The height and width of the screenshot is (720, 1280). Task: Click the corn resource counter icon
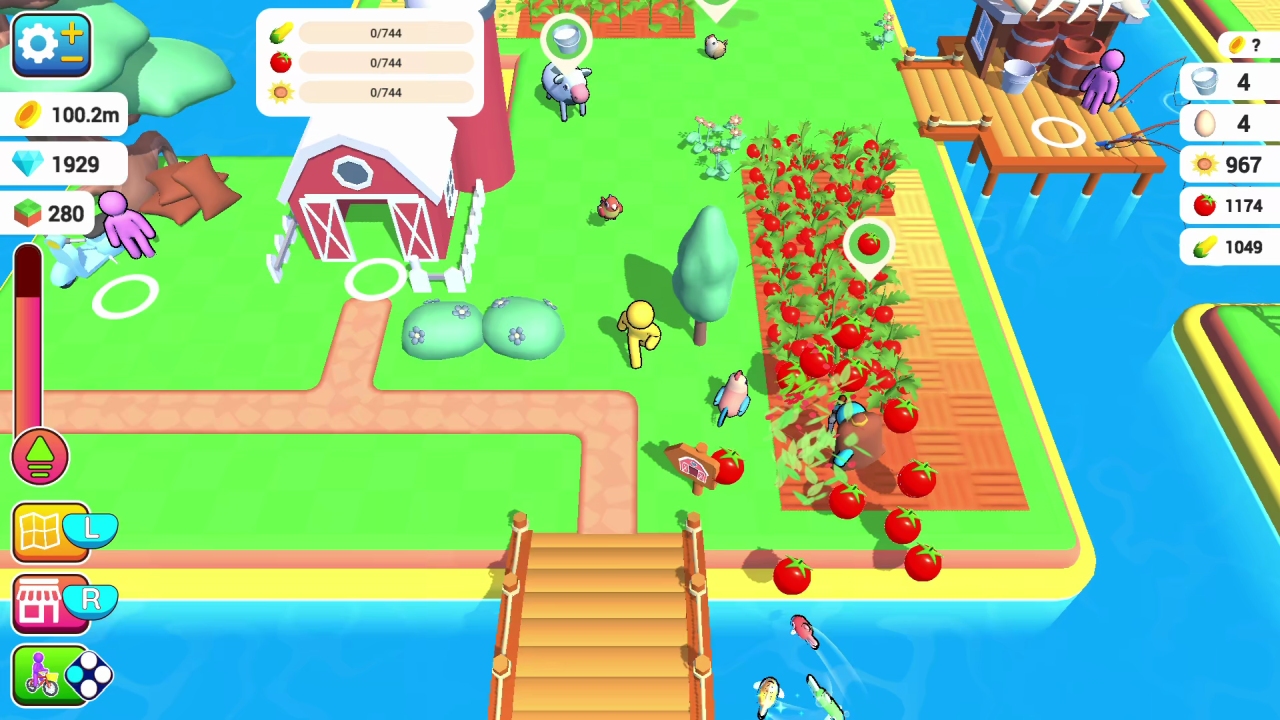1205,246
